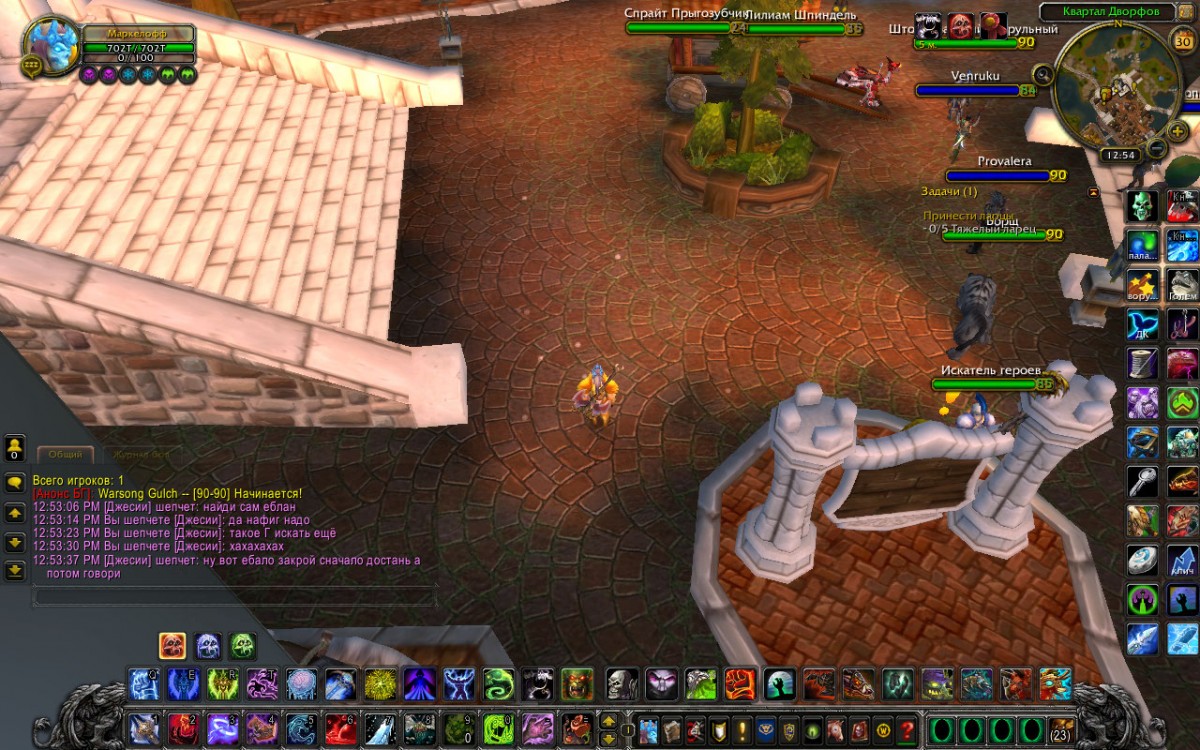Toggle the minimap magnifying glass tracking button
1200x750 pixels.
(x=1043, y=74)
